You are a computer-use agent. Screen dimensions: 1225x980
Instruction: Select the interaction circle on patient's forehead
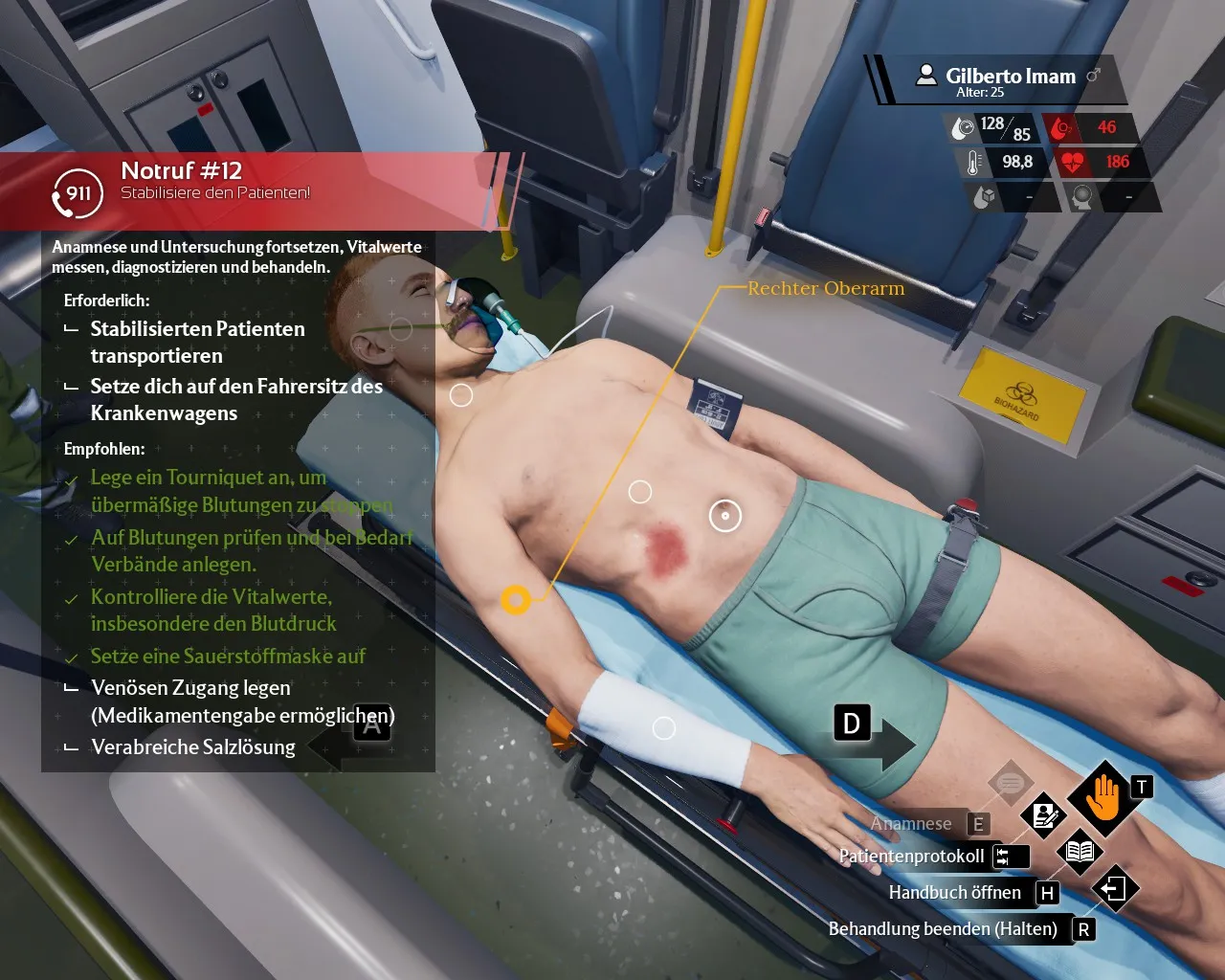pyautogui.click(x=401, y=329)
